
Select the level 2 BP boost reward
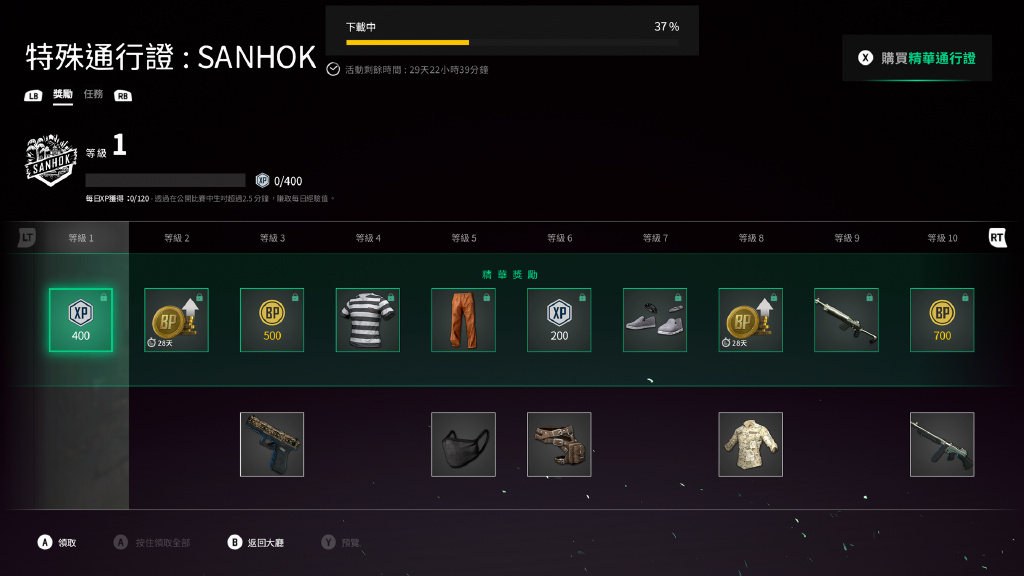click(176, 320)
